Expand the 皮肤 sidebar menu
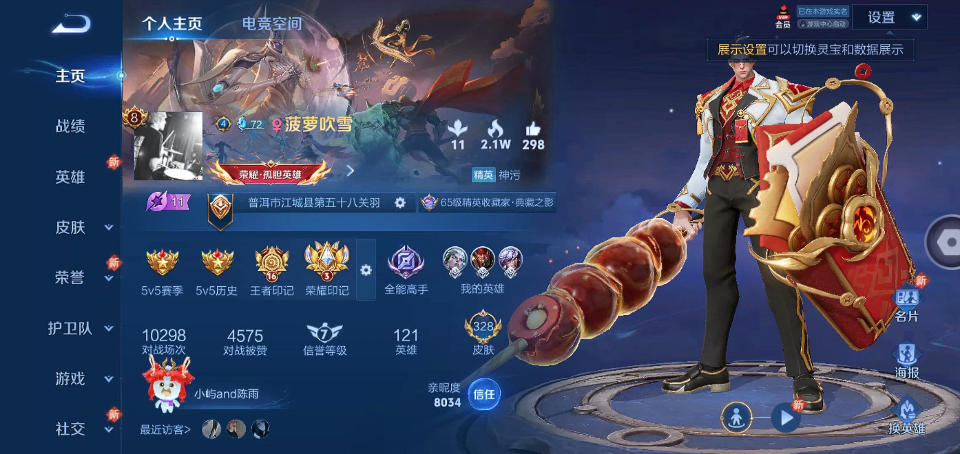This screenshot has height=454, width=960. [70, 227]
